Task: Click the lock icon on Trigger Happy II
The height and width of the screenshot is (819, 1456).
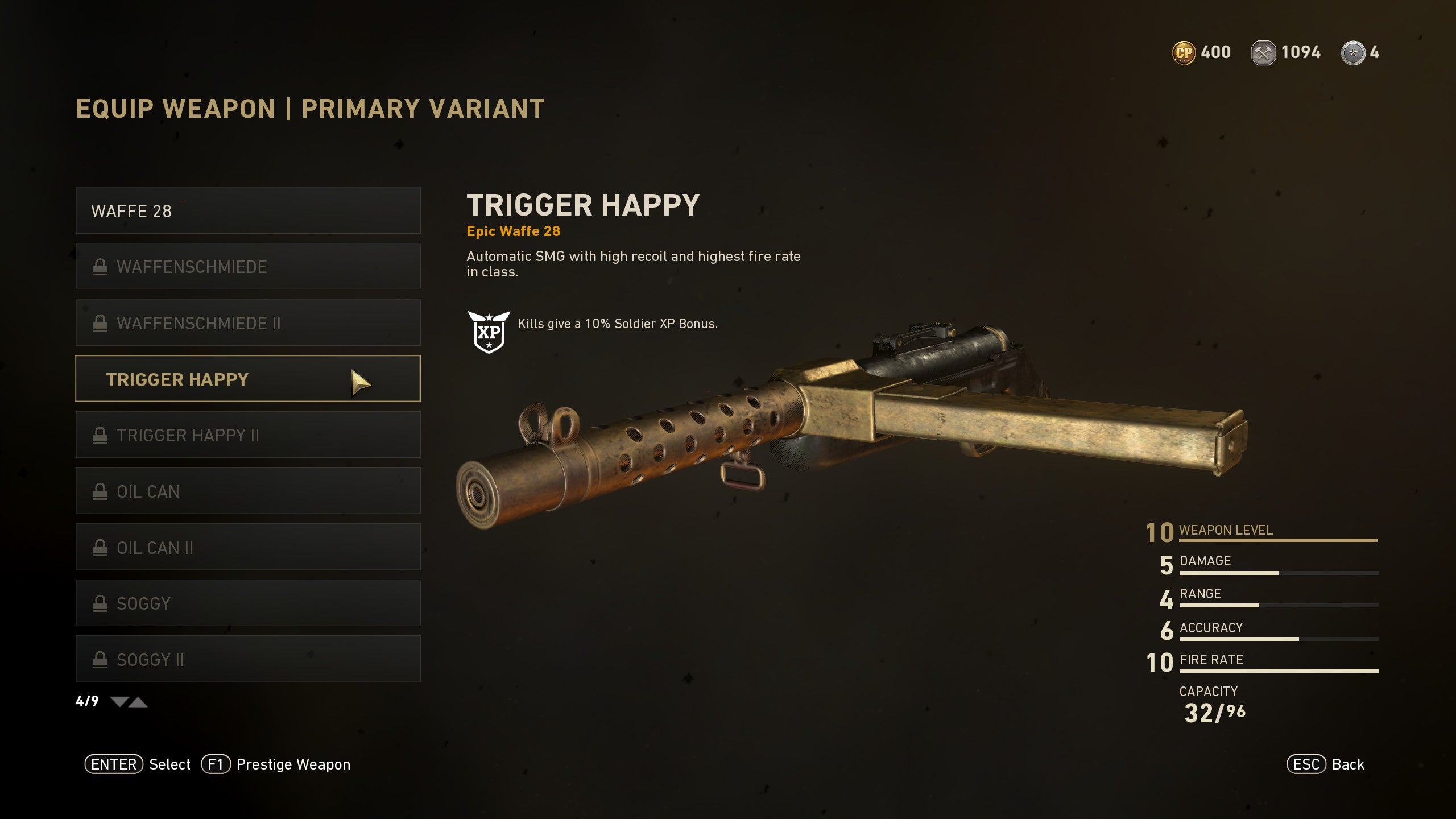Action: [x=101, y=435]
